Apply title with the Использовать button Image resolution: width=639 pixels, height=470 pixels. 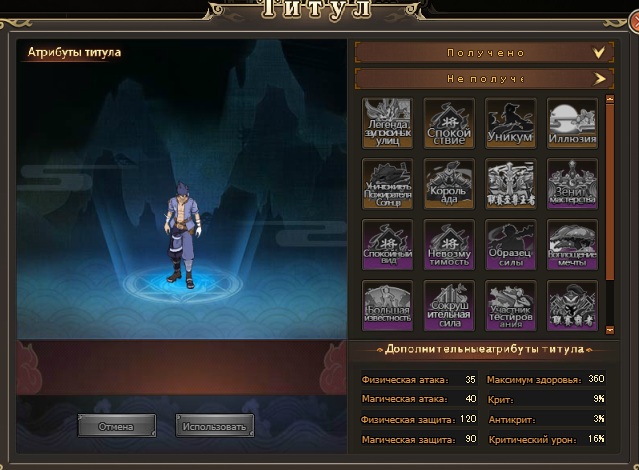(214, 425)
